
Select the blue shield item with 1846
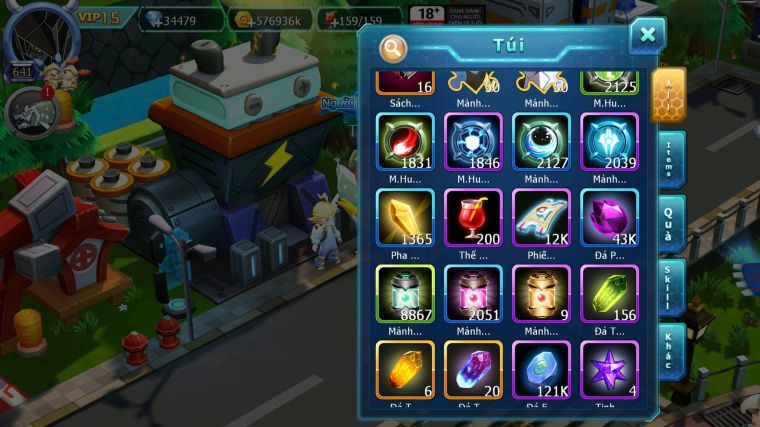473,141
